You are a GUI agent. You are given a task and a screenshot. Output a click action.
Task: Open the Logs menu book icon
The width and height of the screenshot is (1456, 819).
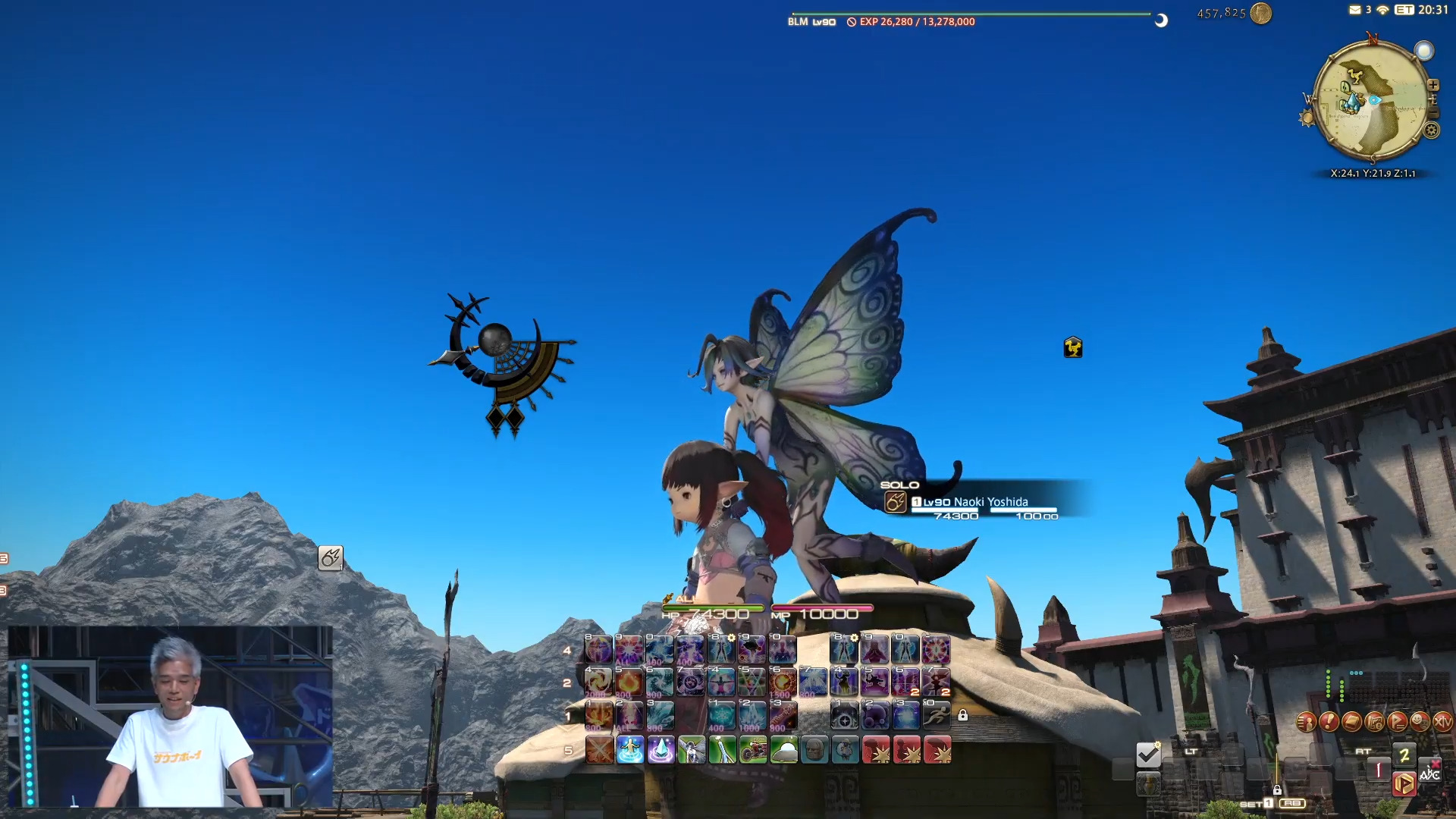[x=1351, y=722]
